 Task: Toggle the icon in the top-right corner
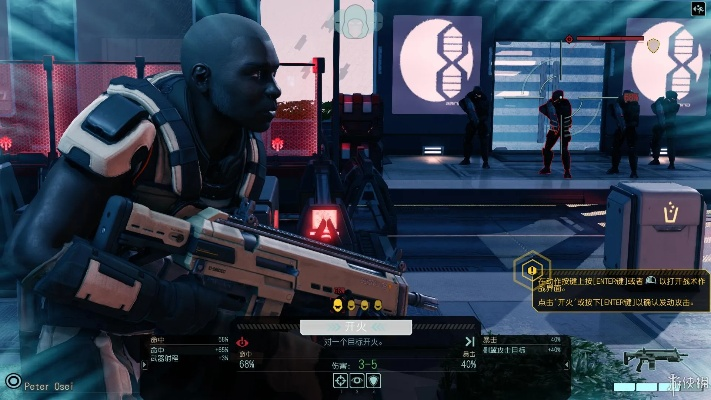click(698, 8)
